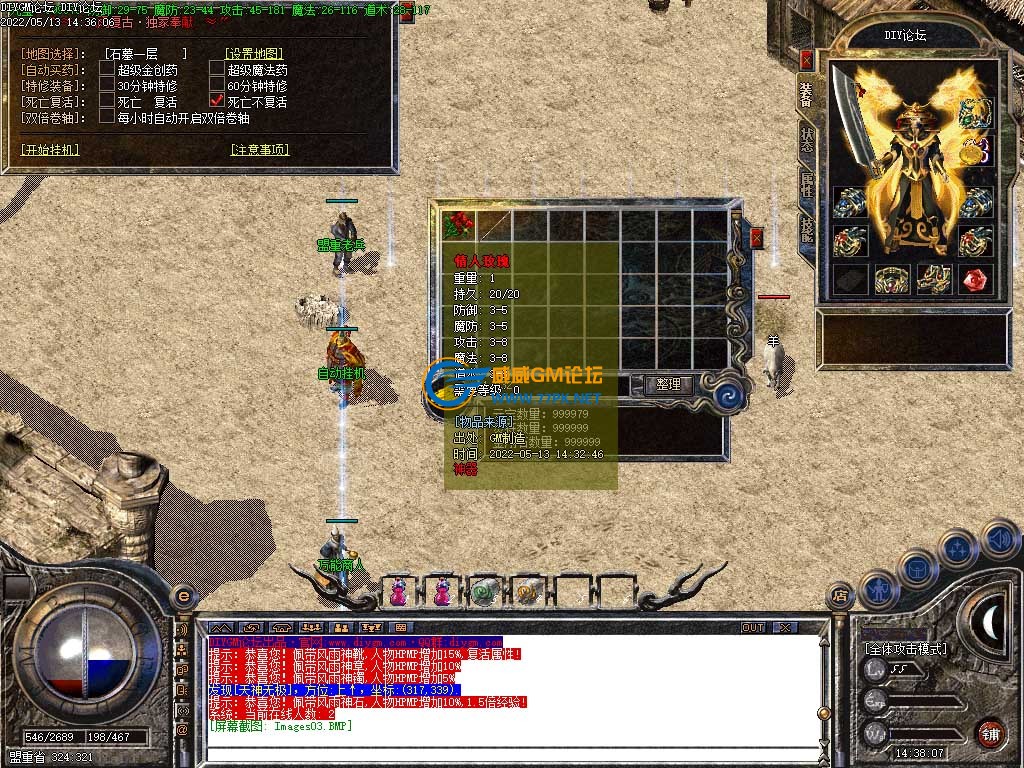Tick the 超级金创药 auto-buy checkbox
The width and height of the screenshot is (1024, 768).
point(107,70)
